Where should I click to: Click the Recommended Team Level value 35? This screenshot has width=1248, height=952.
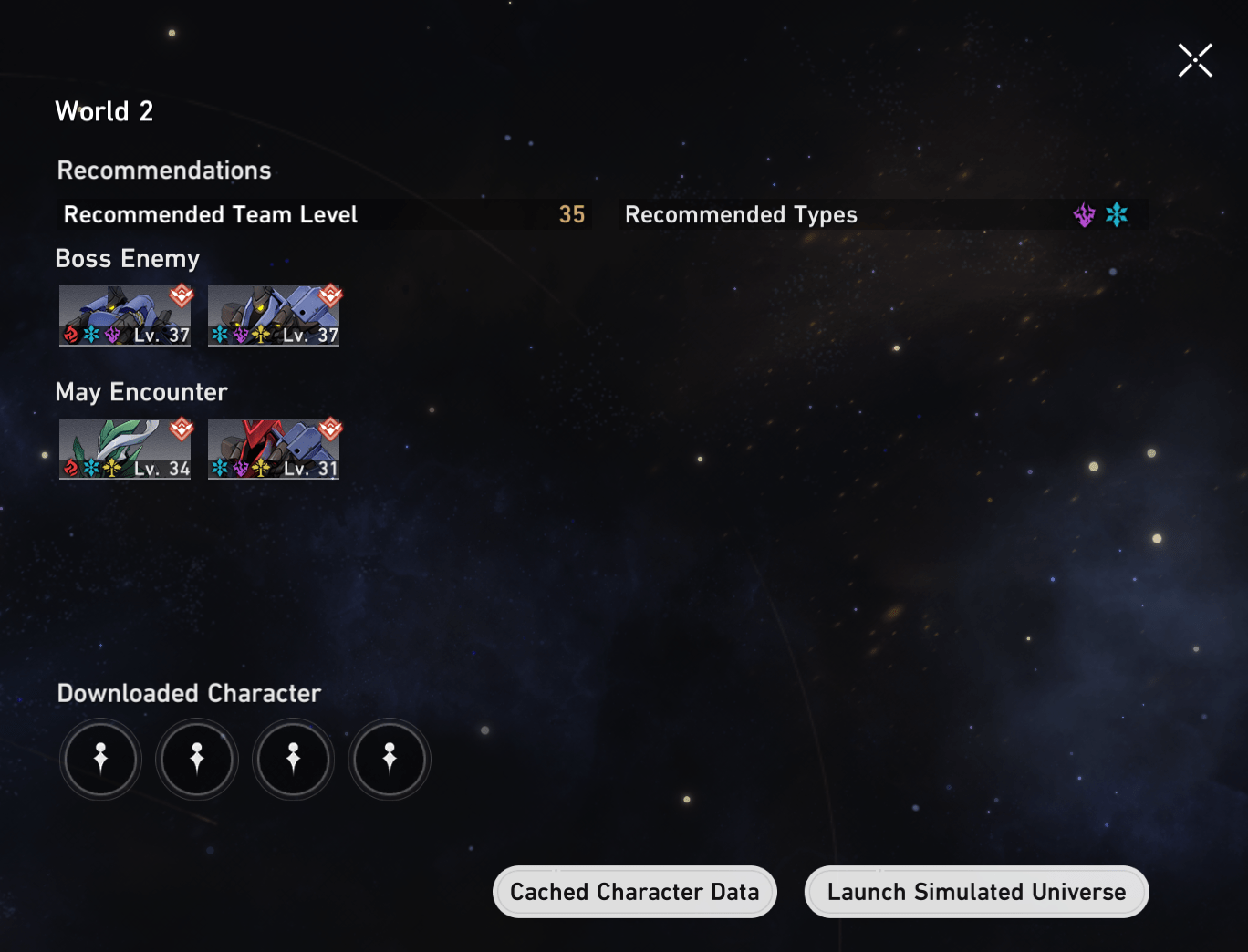point(572,214)
